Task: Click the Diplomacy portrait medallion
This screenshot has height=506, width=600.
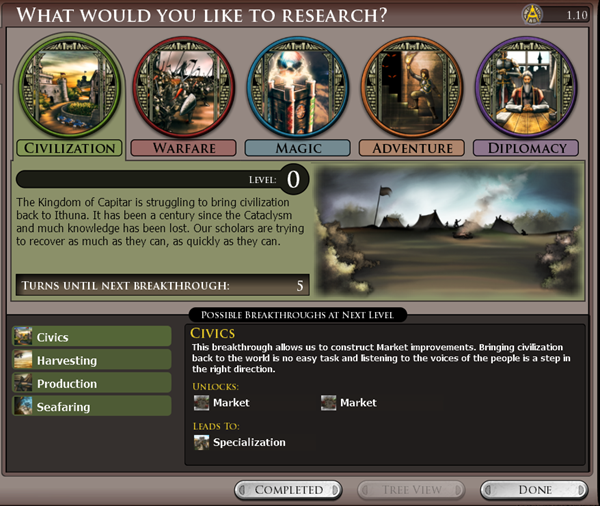Action: click(x=526, y=88)
